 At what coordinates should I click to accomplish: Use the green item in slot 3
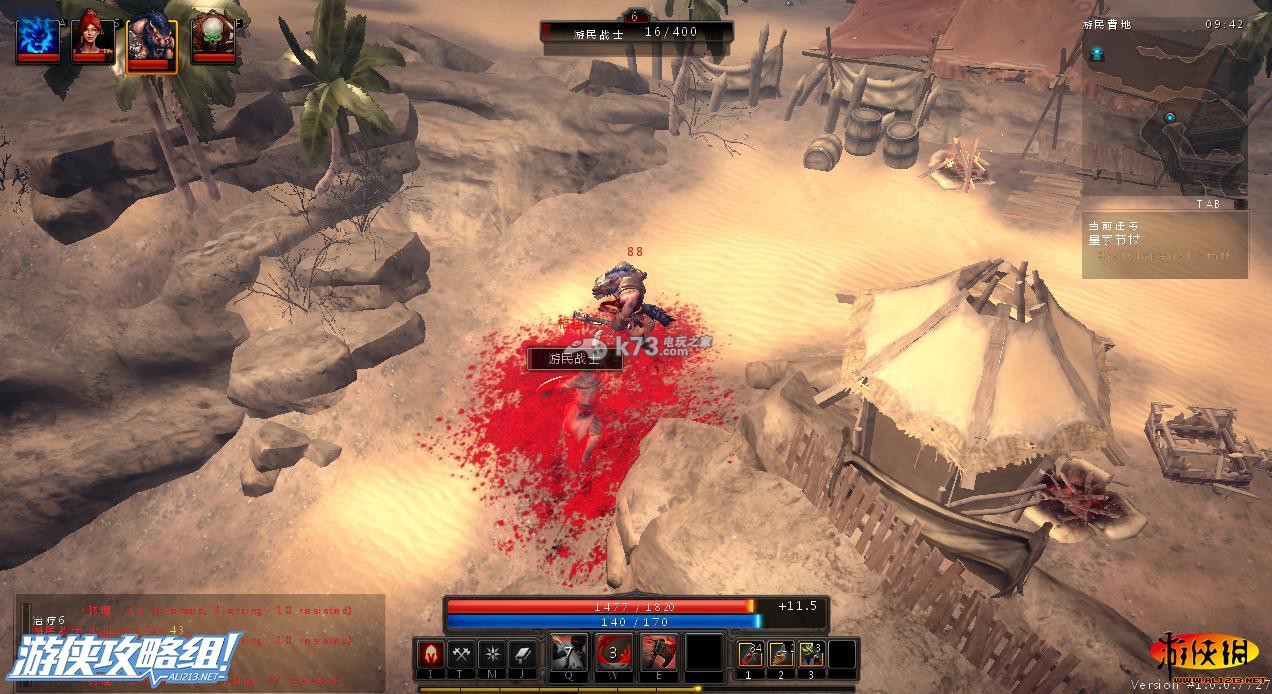(812, 654)
